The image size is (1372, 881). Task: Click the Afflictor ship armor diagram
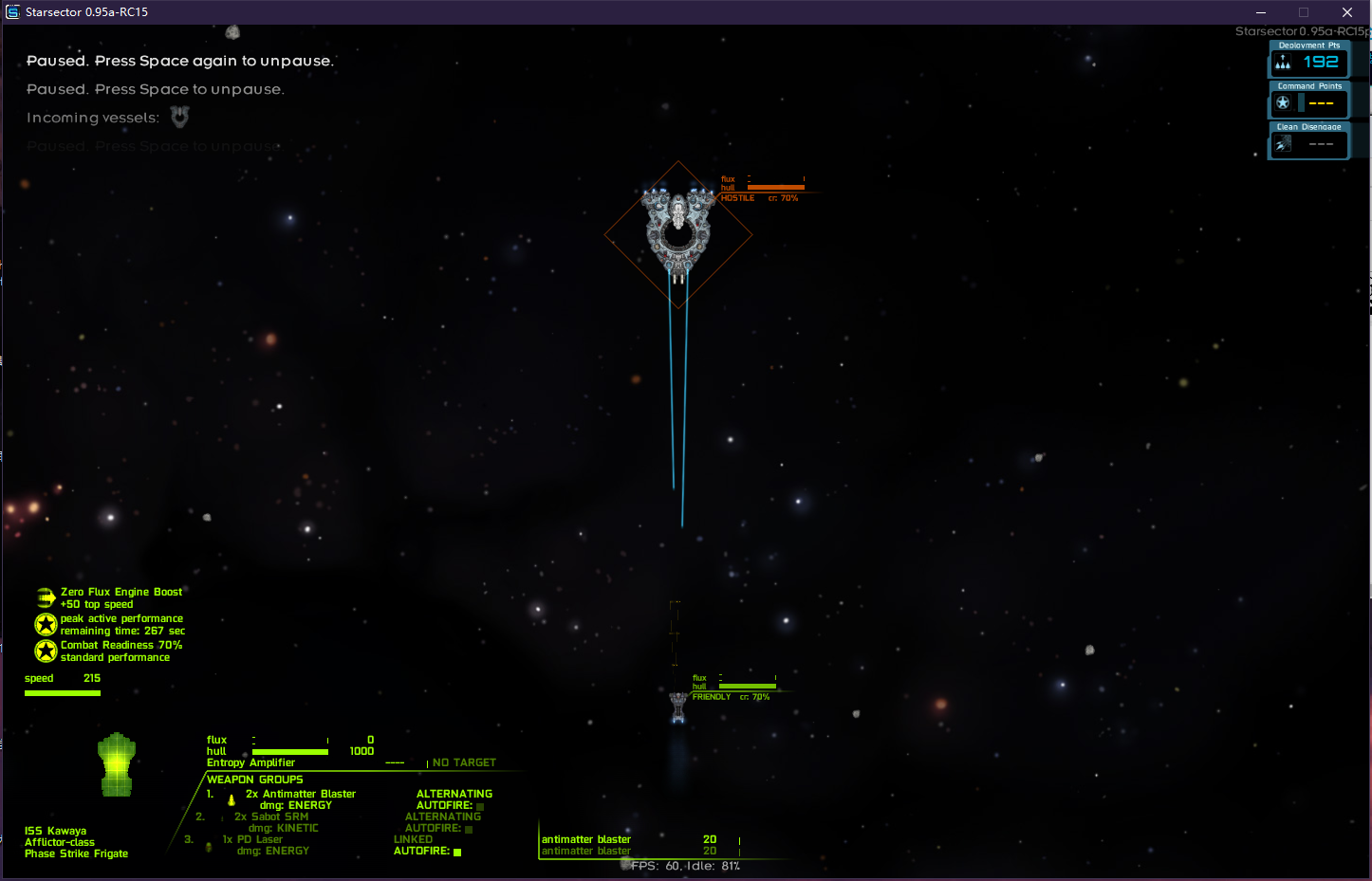pyautogui.click(x=117, y=764)
